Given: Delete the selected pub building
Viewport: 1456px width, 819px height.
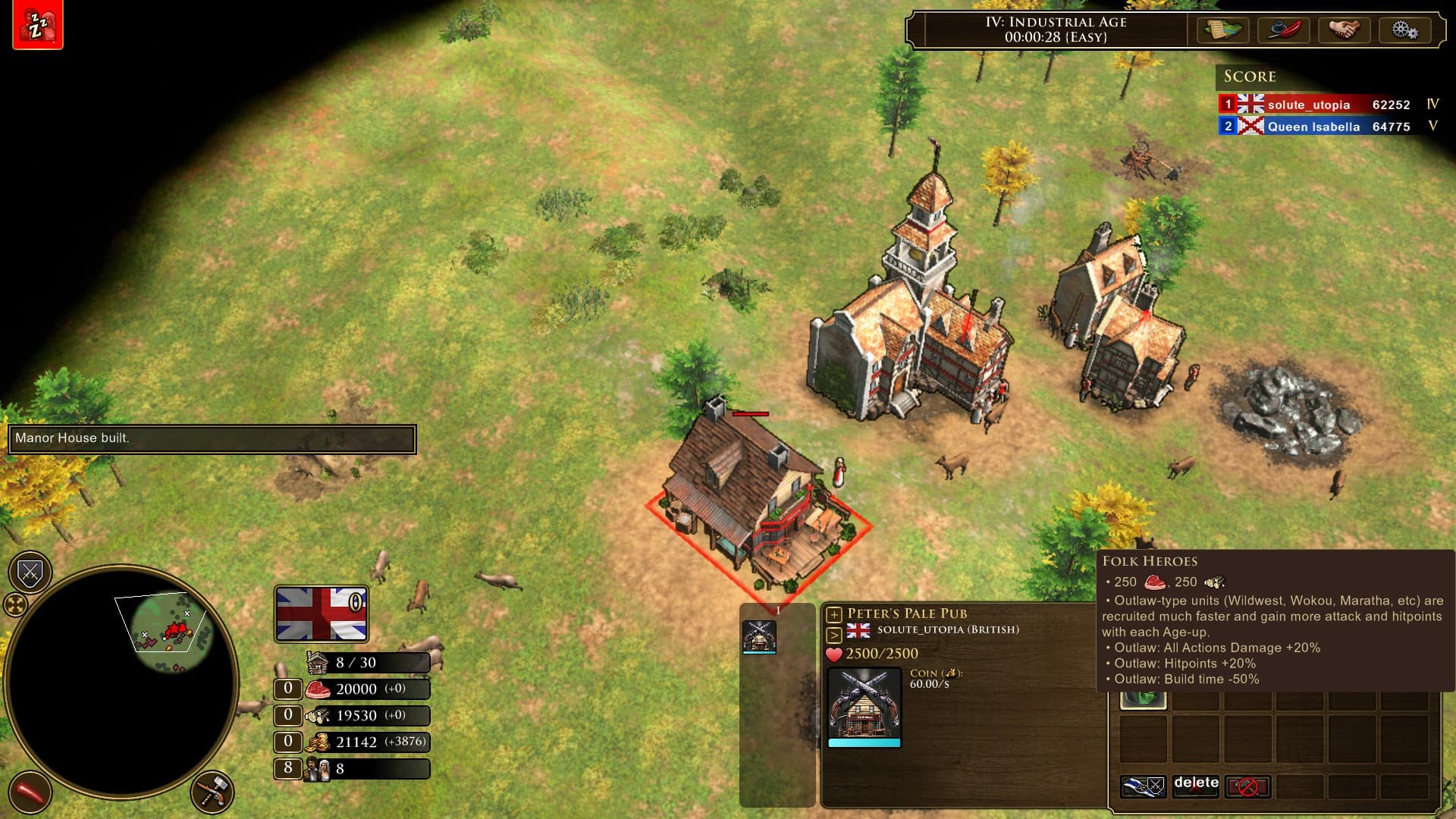Looking at the screenshot, I should pyautogui.click(x=1196, y=786).
